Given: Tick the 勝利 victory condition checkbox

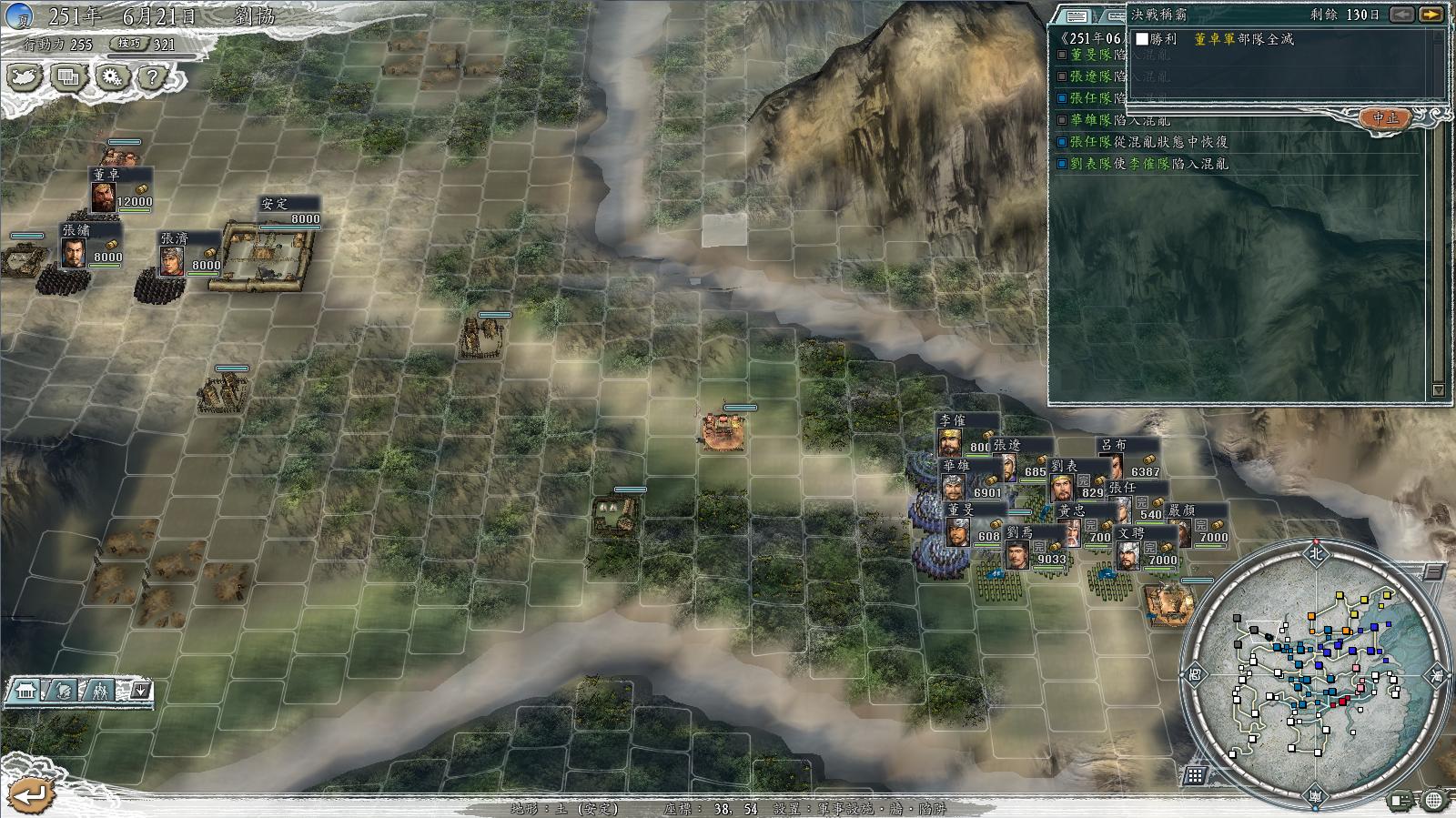Looking at the screenshot, I should click(x=1142, y=39).
